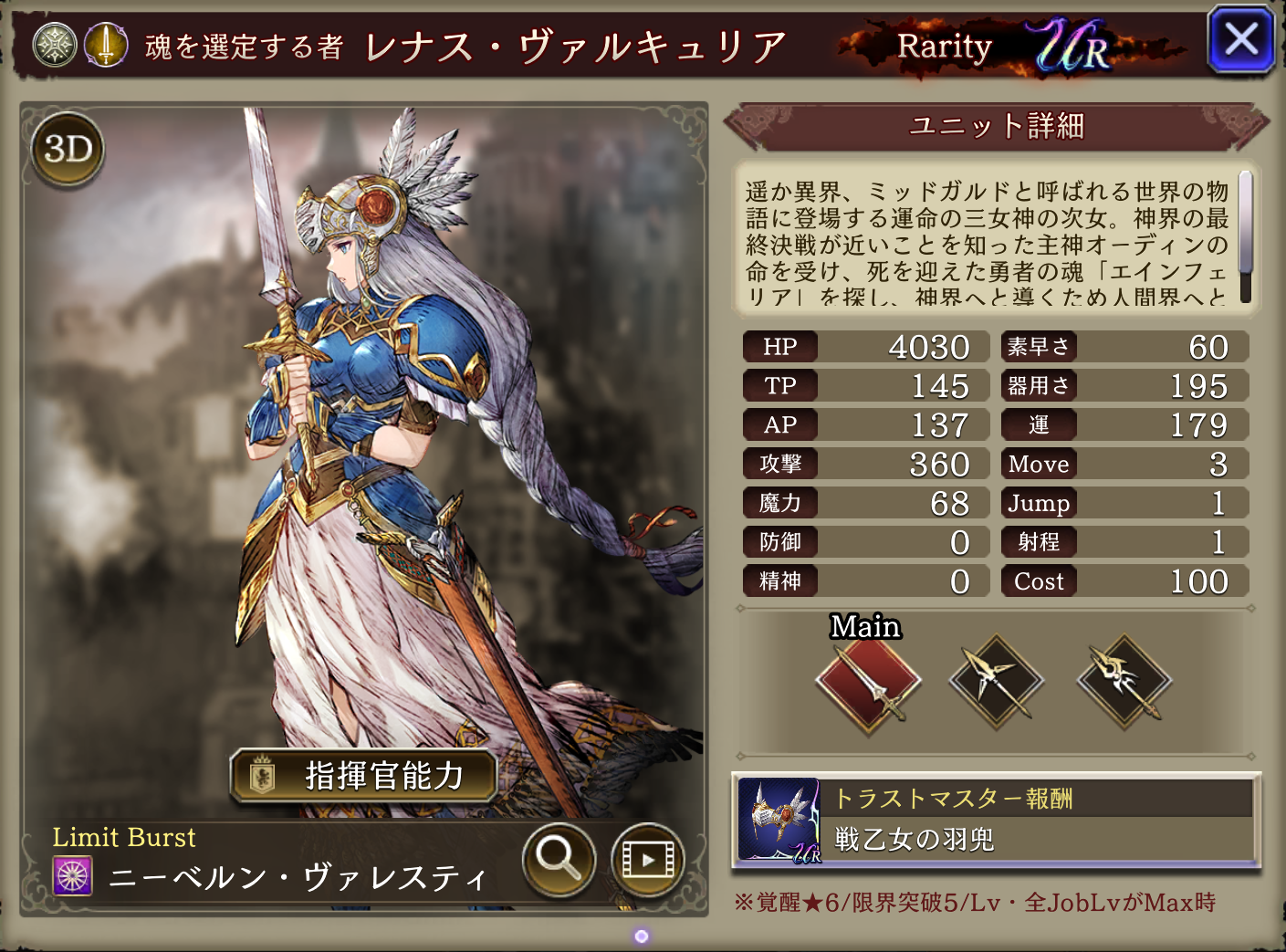This screenshot has width=1286, height=952.
Task: Select the rightmost sub job icon
Action: pos(1124,683)
